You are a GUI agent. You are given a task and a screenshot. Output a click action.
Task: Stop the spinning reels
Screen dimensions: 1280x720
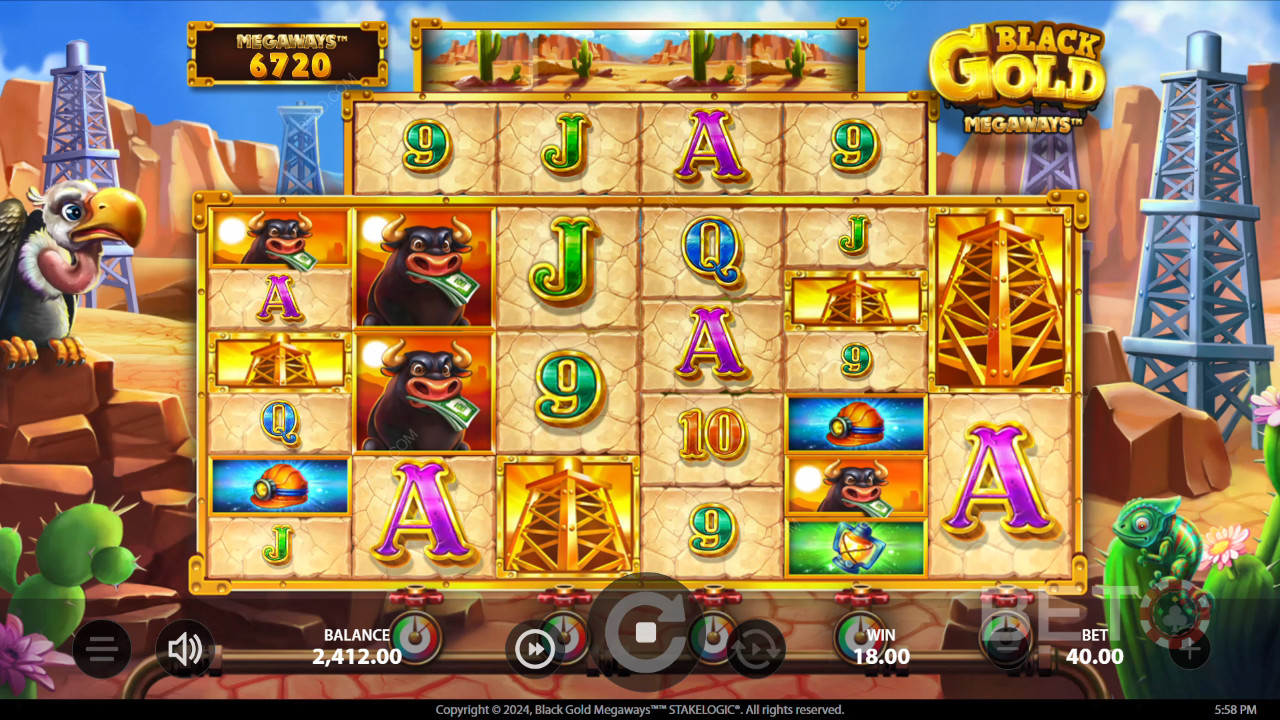tap(645, 632)
